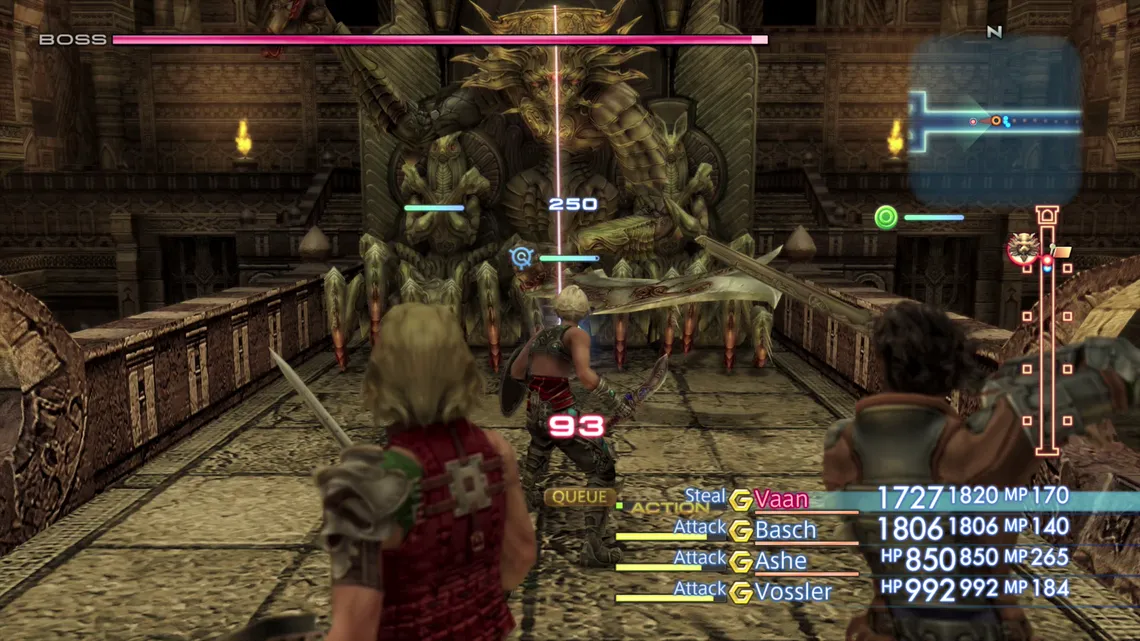Pick Vossler's party entry
The height and width of the screenshot is (641, 1140).
point(793,592)
